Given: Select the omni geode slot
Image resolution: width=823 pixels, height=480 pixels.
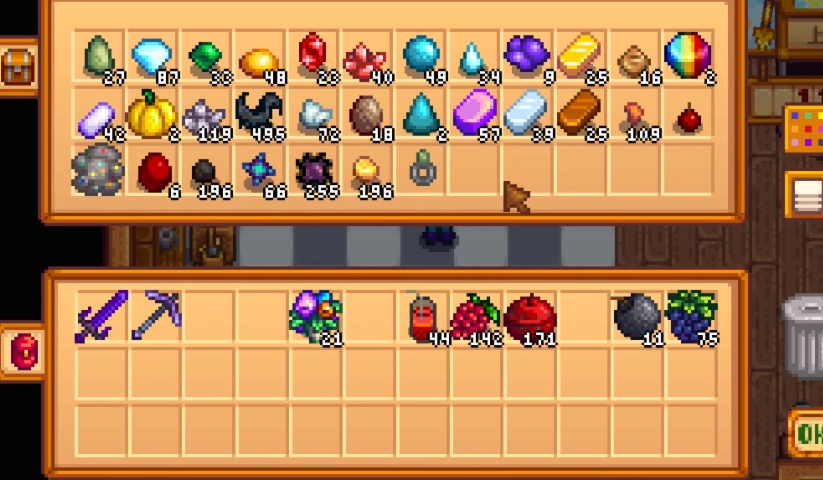Looking at the screenshot, I should pos(97,171).
